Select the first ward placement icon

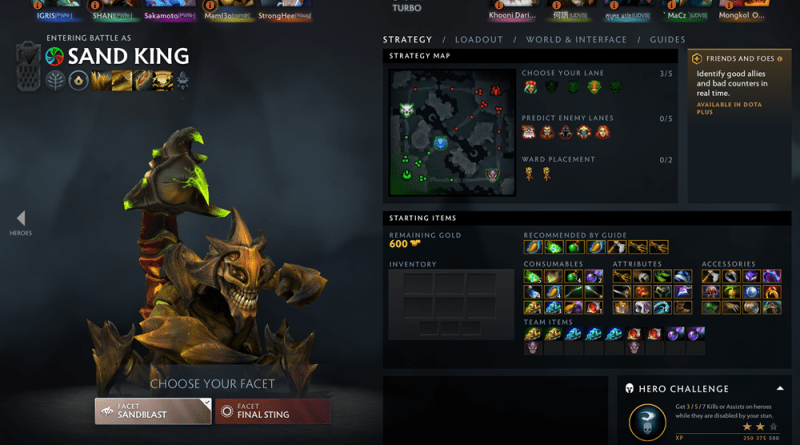[529, 174]
